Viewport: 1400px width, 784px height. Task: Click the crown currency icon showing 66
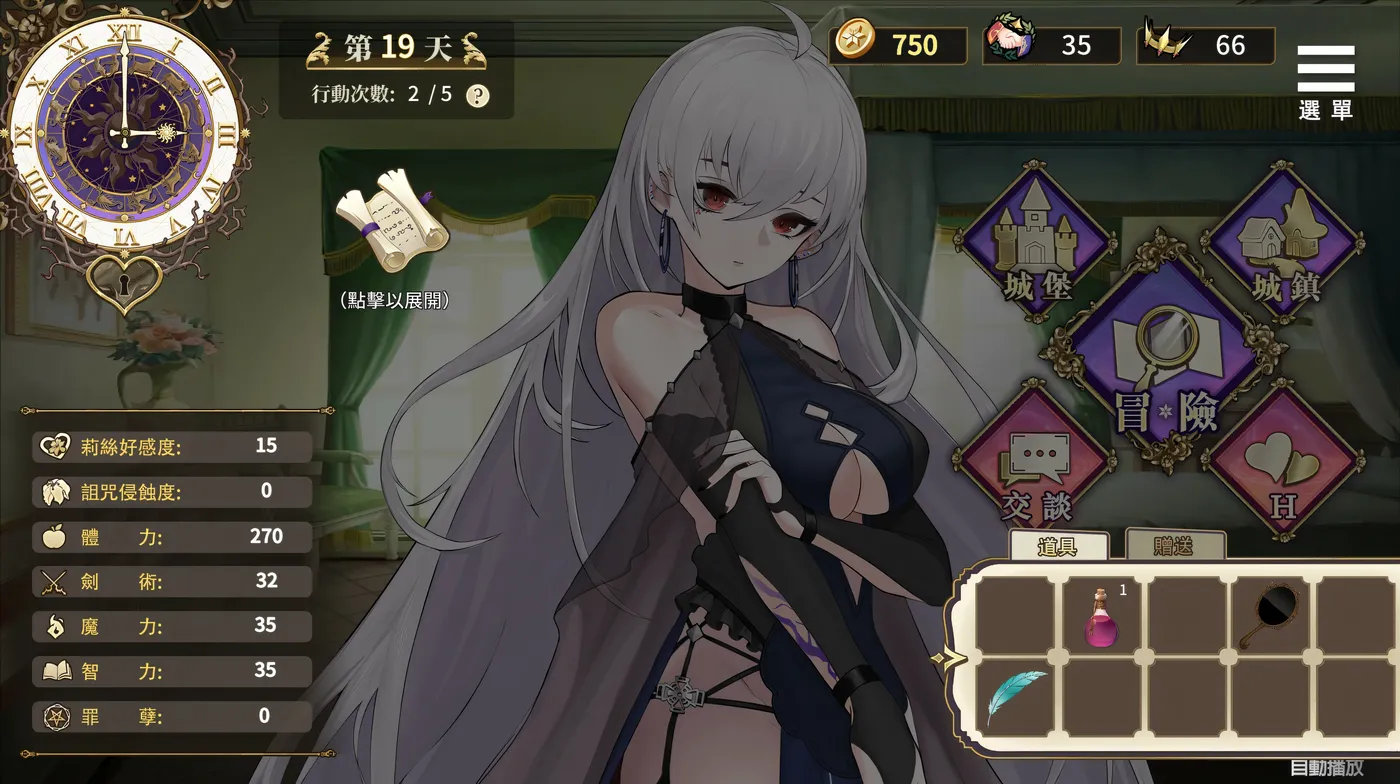coord(1163,42)
